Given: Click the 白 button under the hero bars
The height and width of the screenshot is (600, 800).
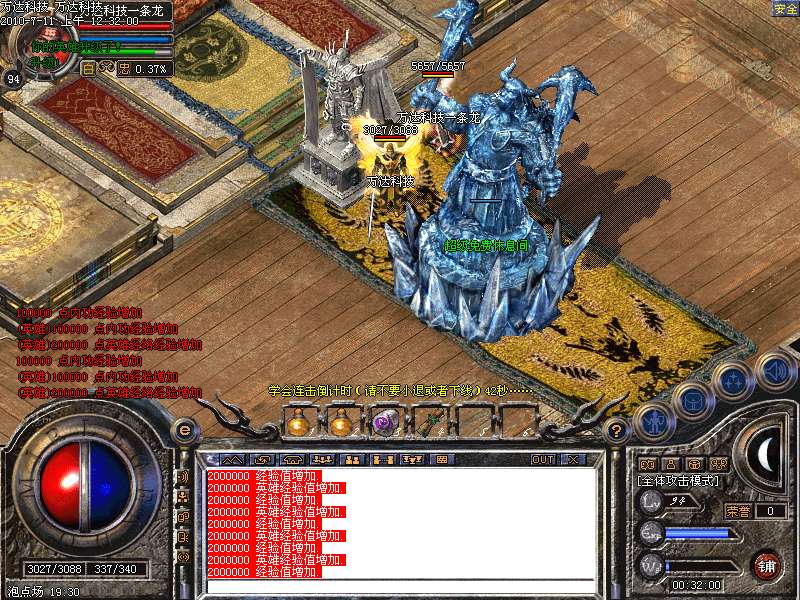Looking at the screenshot, I should click(87, 69).
